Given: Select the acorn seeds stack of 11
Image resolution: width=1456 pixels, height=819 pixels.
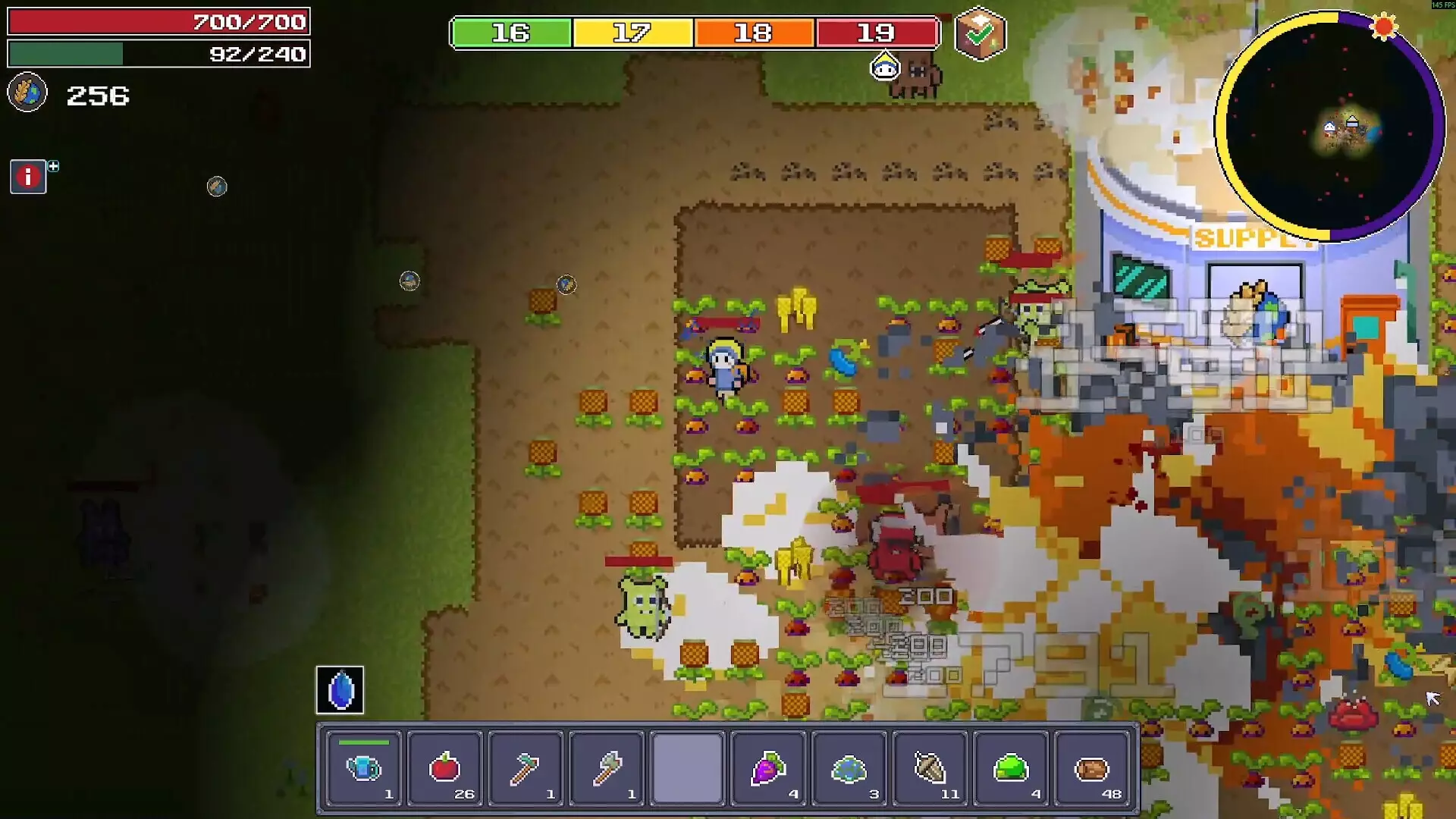Looking at the screenshot, I should [930, 767].
